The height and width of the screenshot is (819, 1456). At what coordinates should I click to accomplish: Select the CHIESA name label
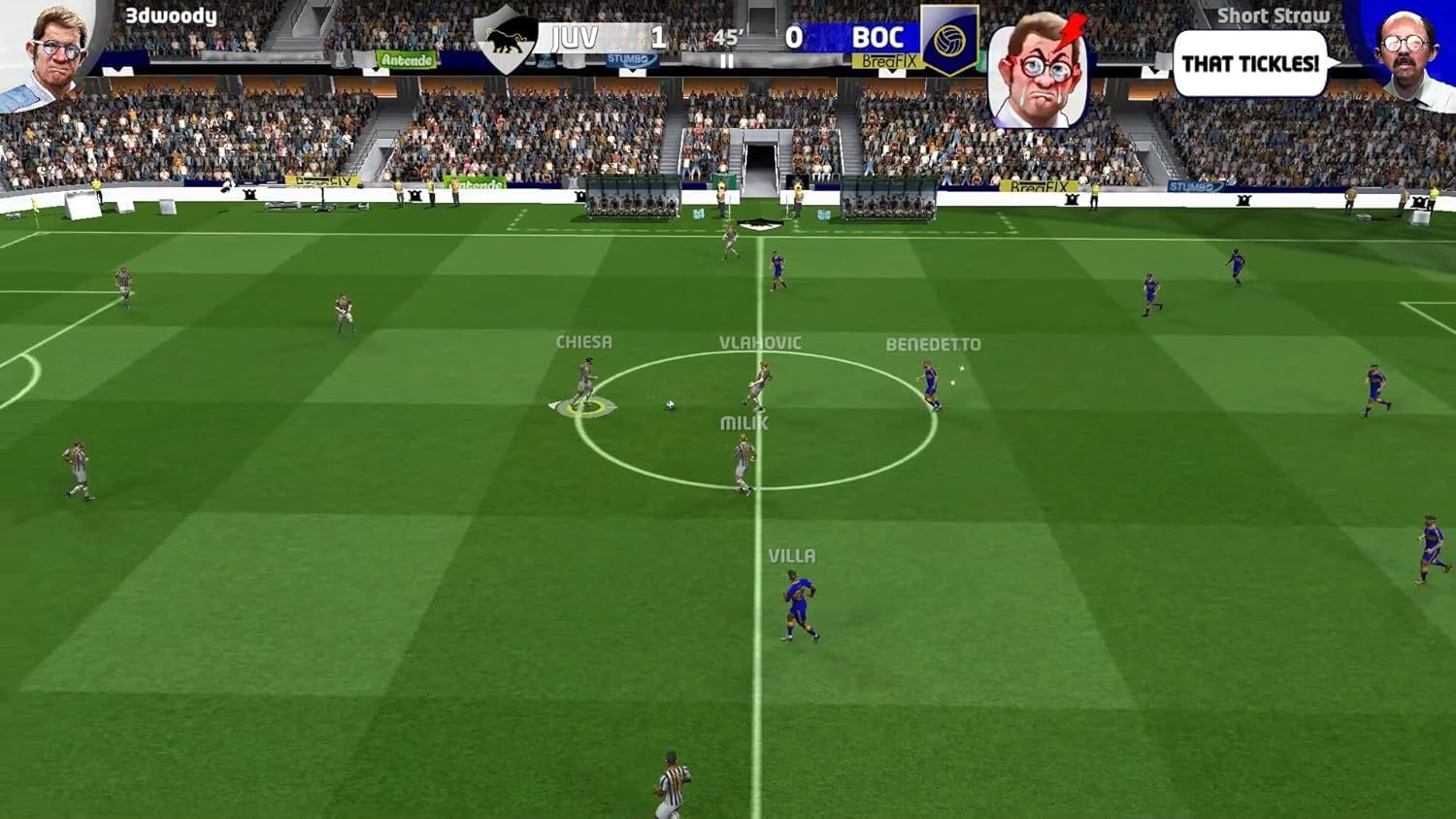(583, 342)
